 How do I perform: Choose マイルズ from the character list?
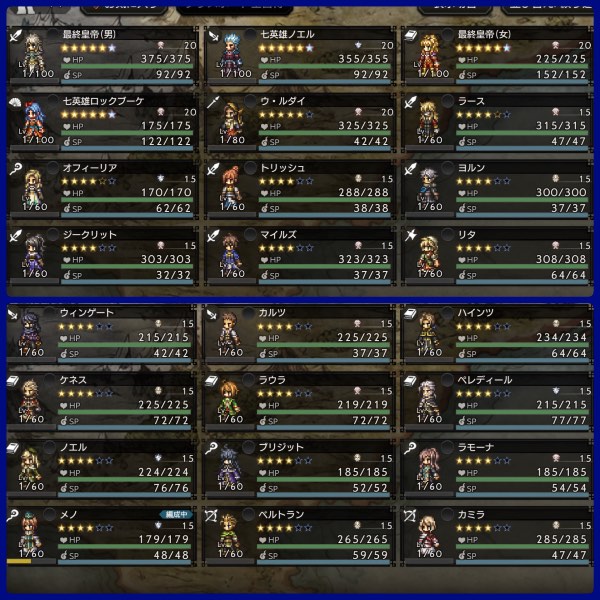pyautogui.click(x=302, y=252)
